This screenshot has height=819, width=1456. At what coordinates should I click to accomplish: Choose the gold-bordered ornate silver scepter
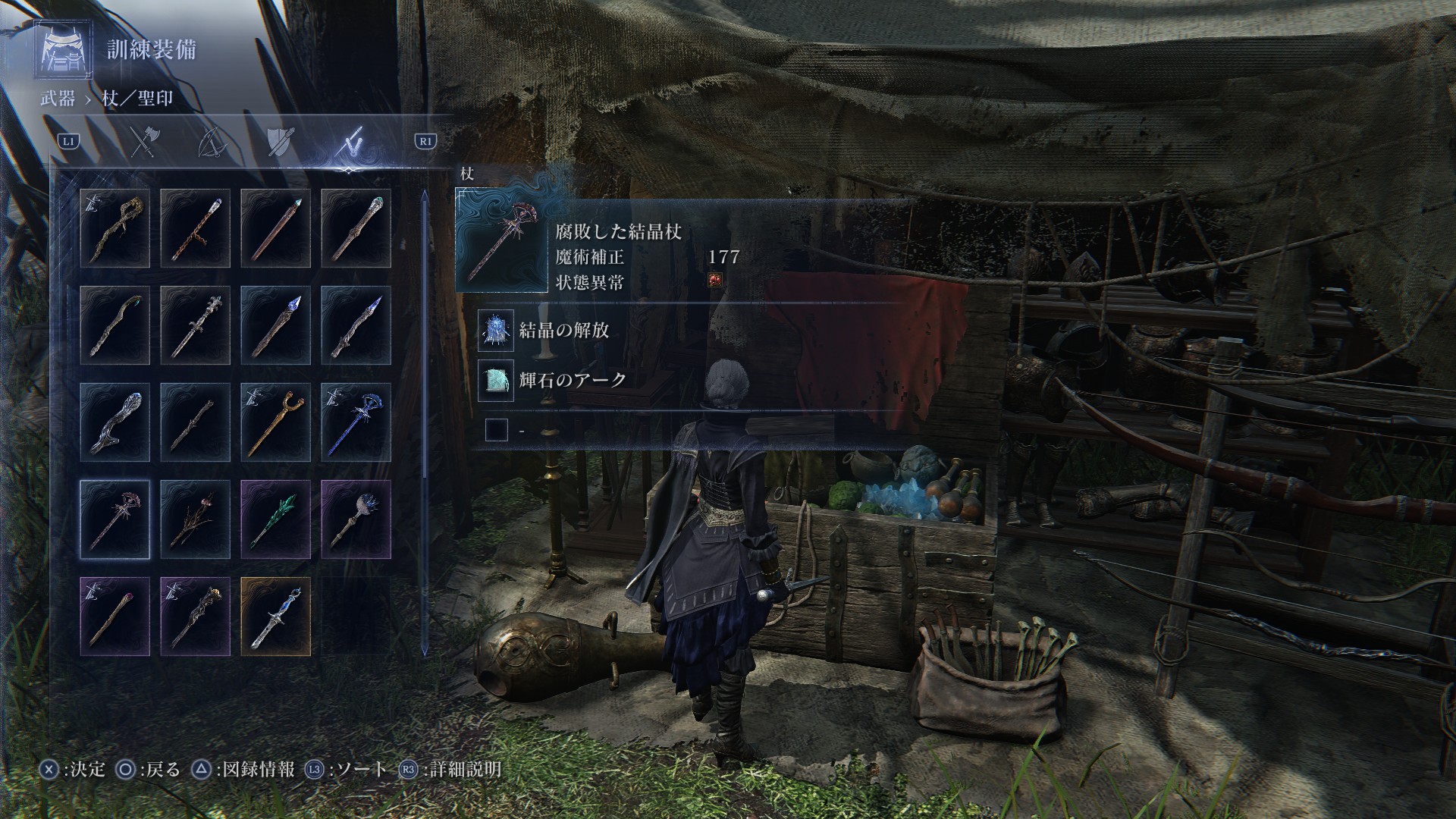pyautogui.click(x=276, y=617)
